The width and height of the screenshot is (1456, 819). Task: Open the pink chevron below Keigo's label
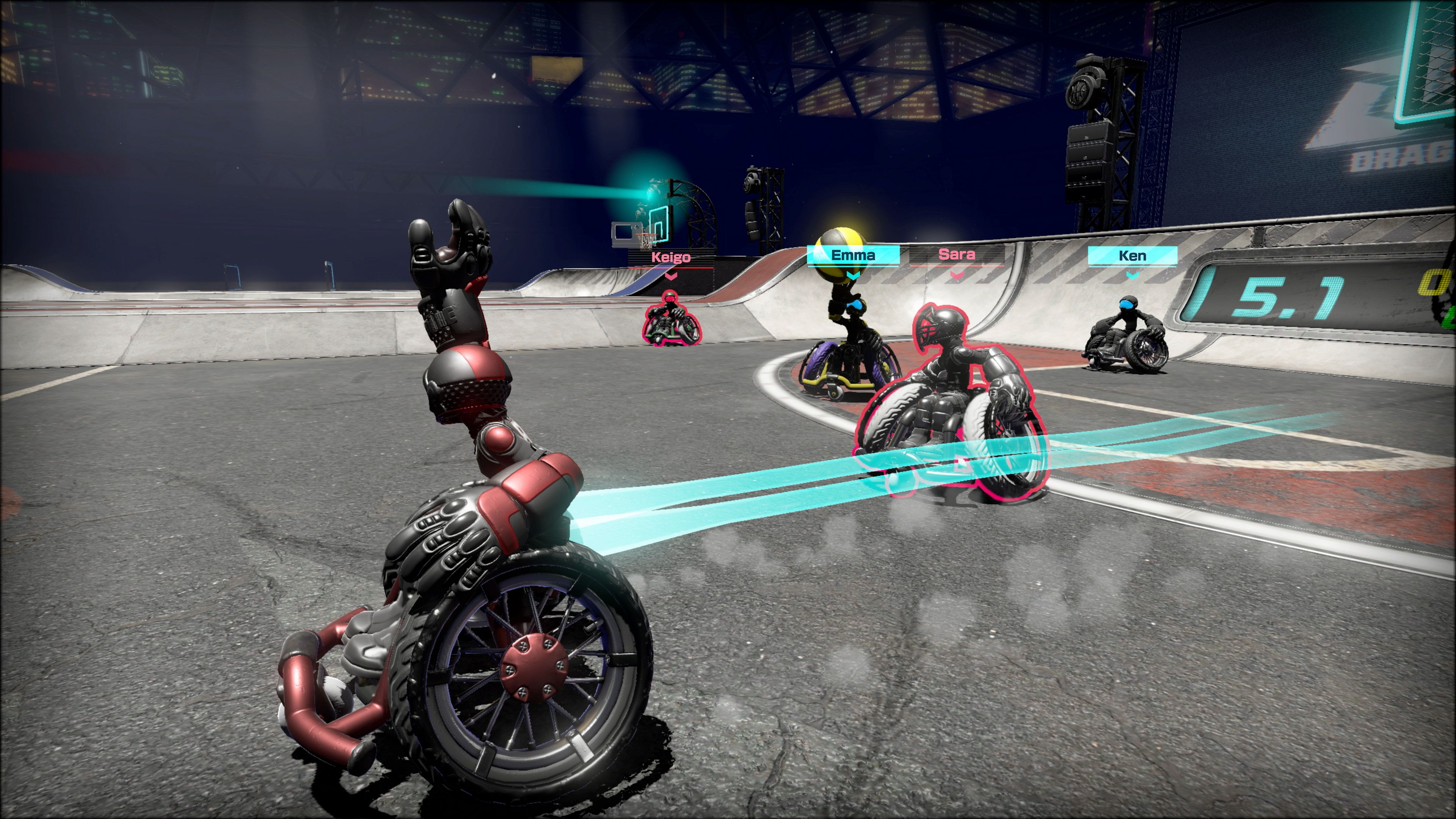click(671, 276)
